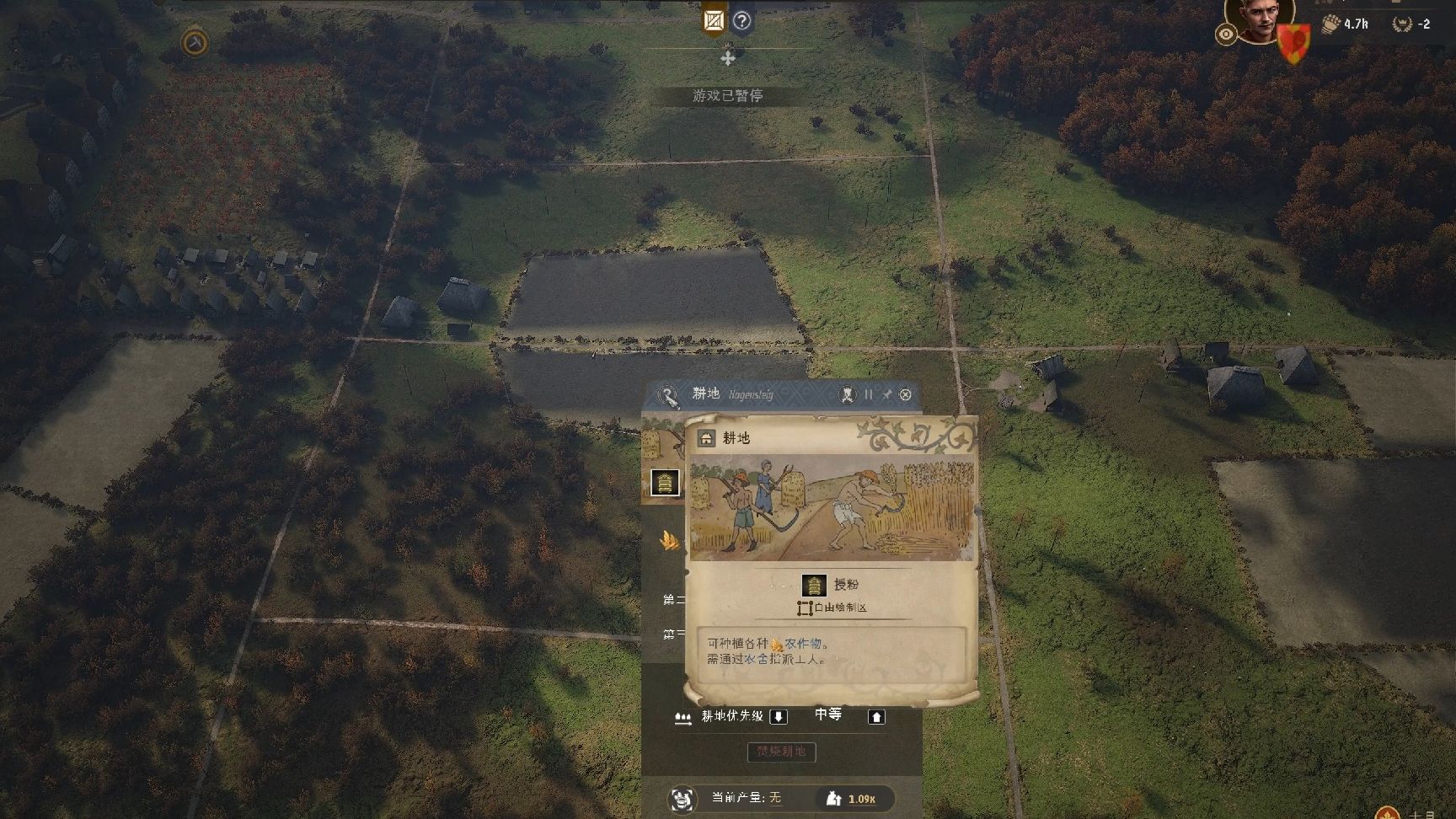Click the demolish icon in the panel header

[x=848, y=394]
